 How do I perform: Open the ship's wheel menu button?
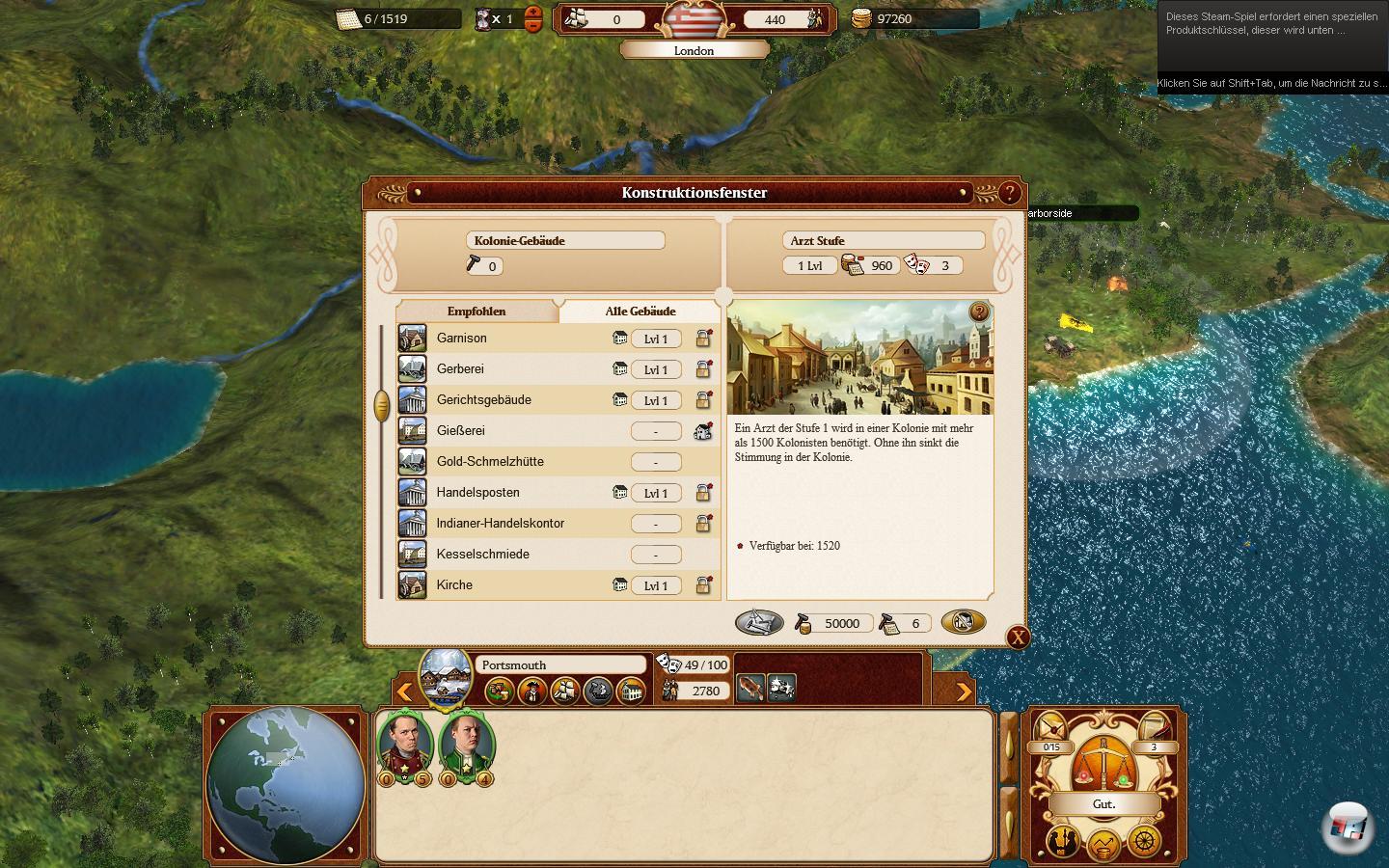1145,841
